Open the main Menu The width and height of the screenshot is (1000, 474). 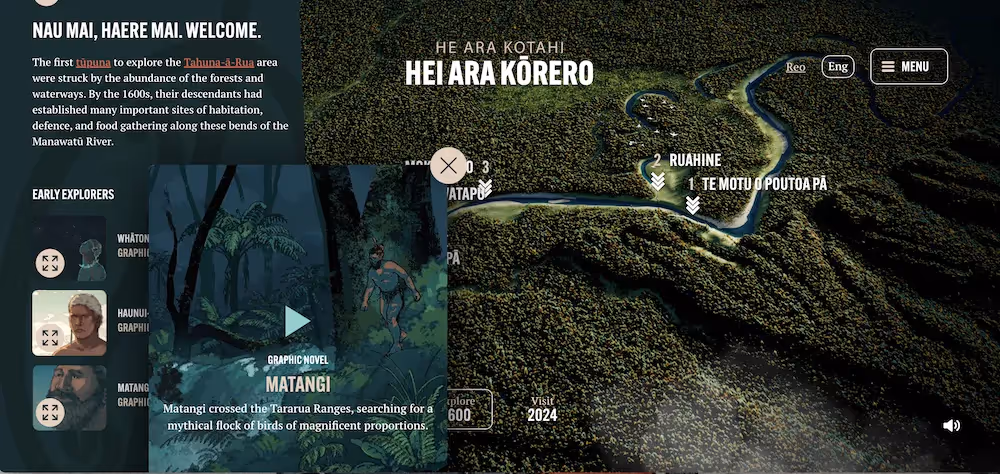(908, 67)
